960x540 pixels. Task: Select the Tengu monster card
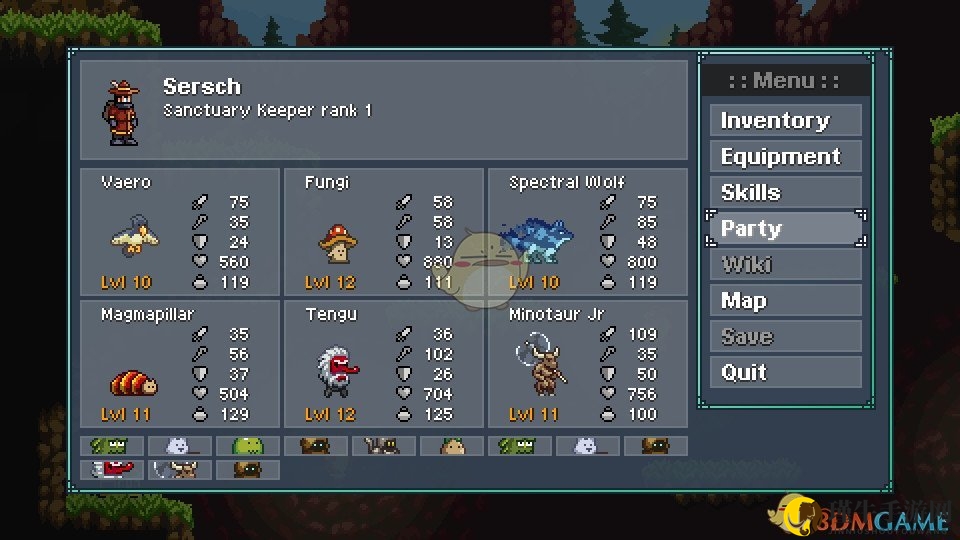pos(383,364)
